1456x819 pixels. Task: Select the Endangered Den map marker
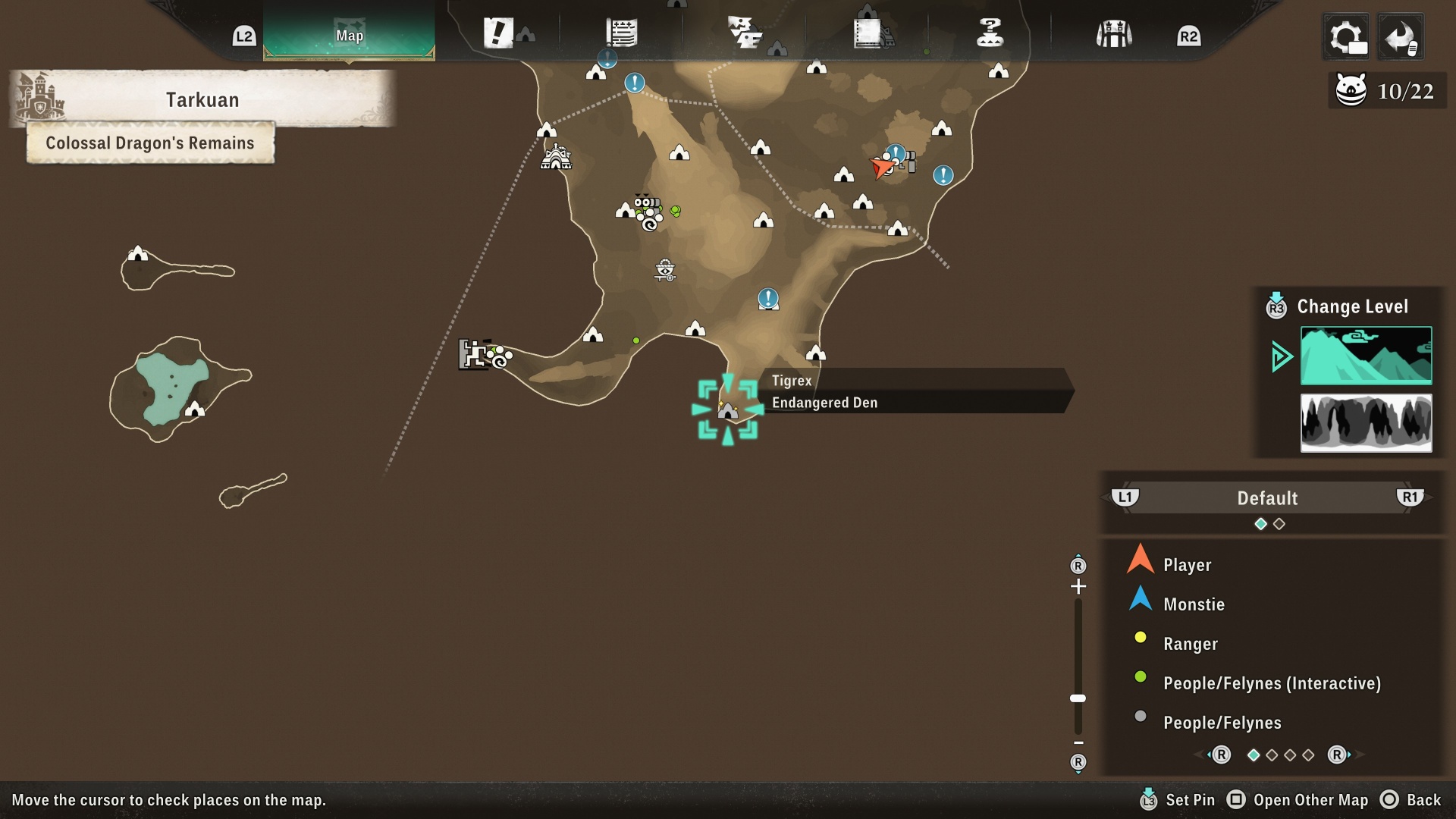click(727, 409)
